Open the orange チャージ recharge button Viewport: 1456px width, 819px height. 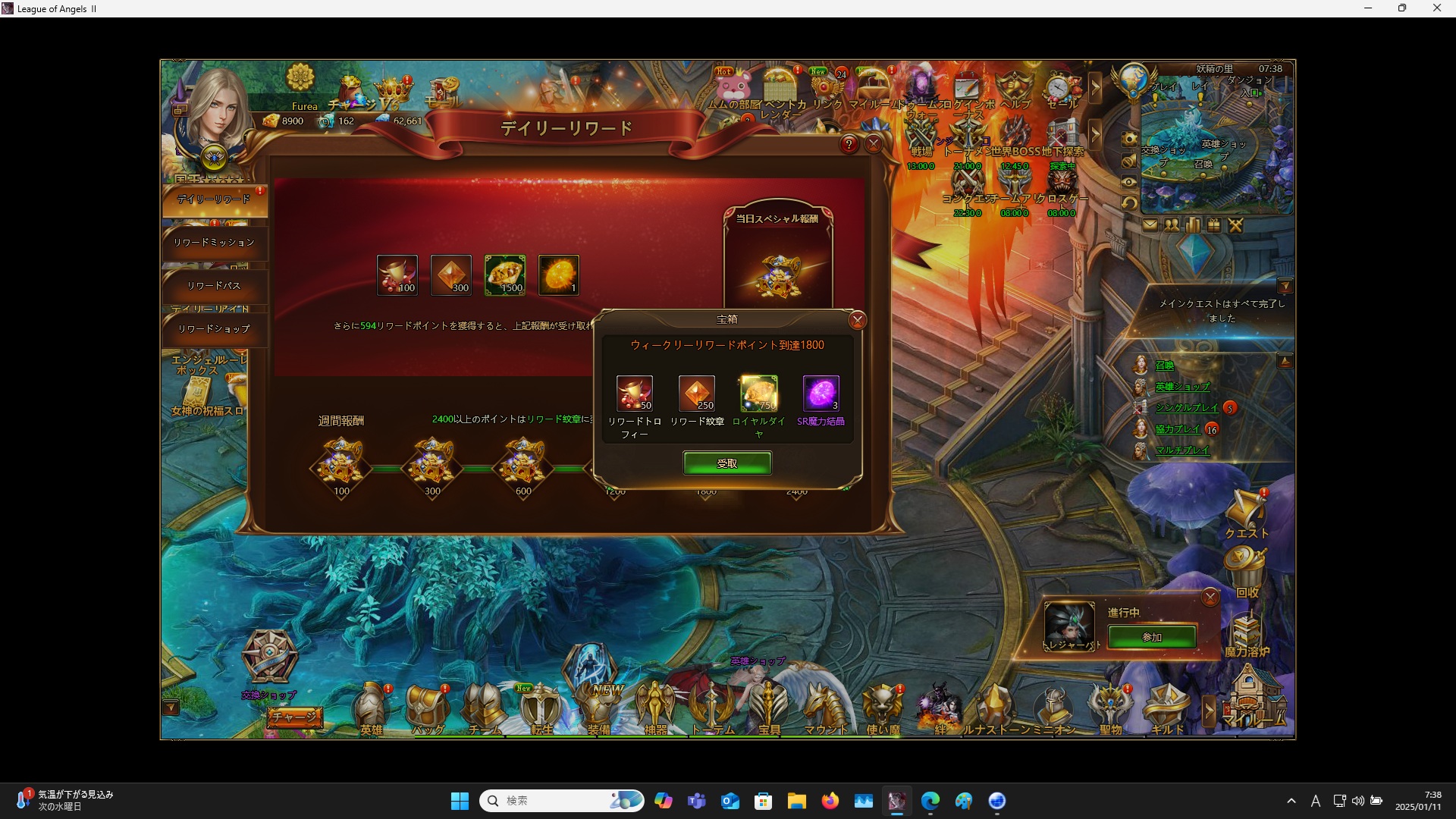tap(294, 717)
